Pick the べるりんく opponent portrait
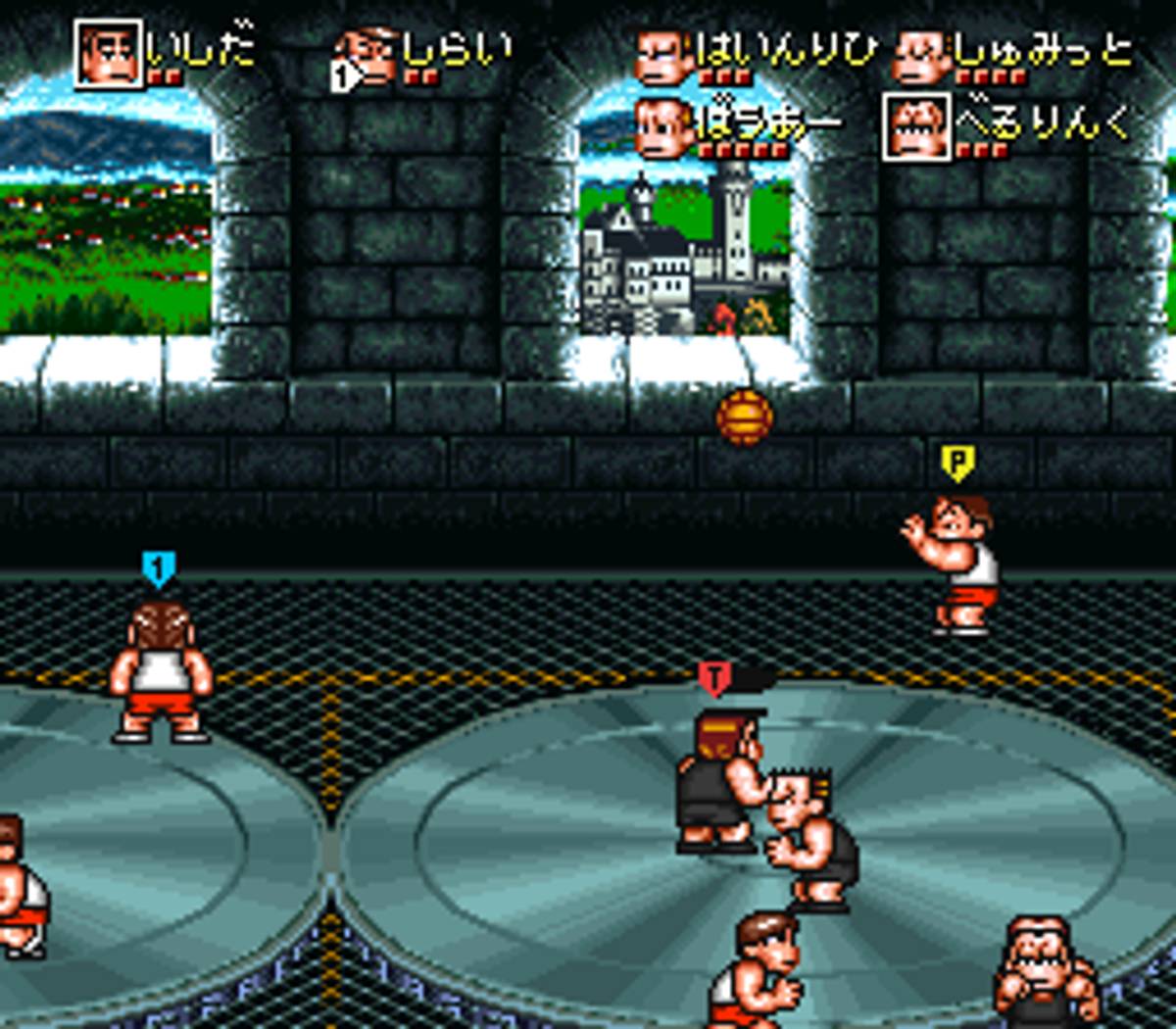1176x1029 pixels. [917, 127]
